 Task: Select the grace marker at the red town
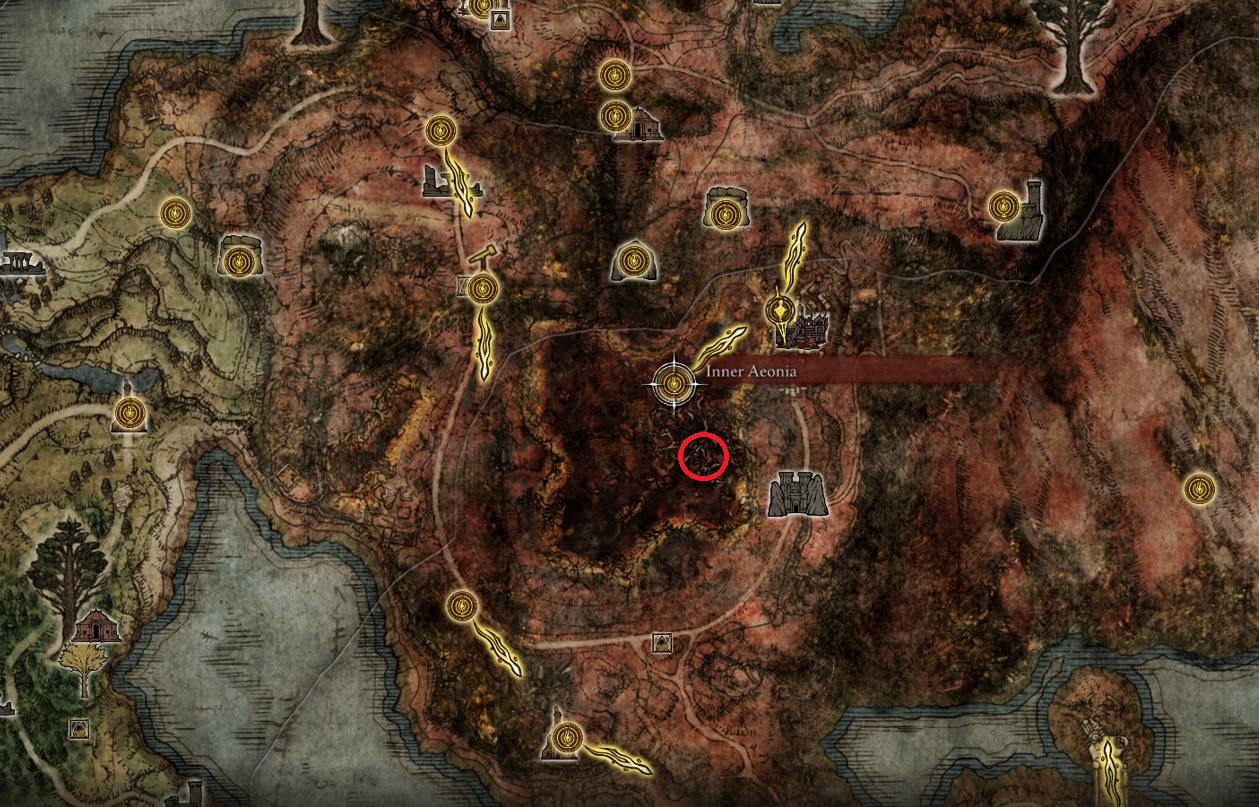(780, 310)
